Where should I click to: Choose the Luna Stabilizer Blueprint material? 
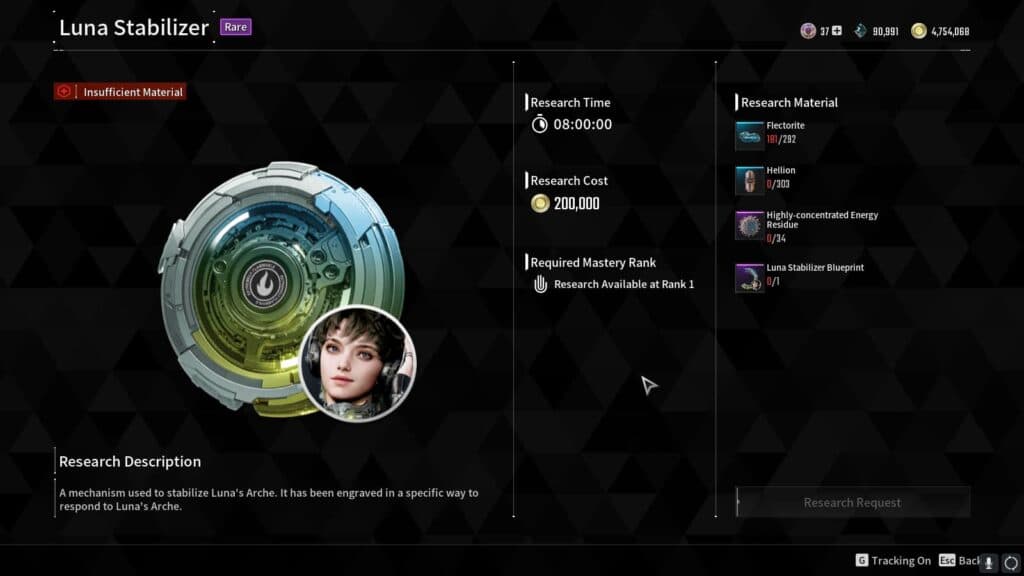click(749, 277)
